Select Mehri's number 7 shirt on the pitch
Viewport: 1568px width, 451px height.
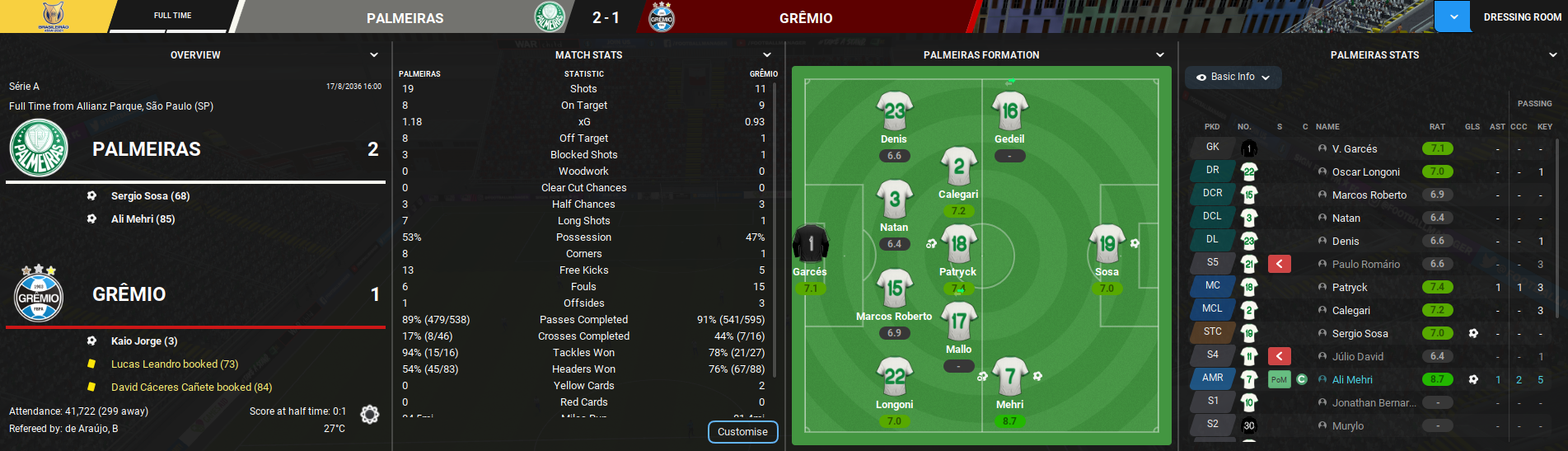coord(1009,377)
